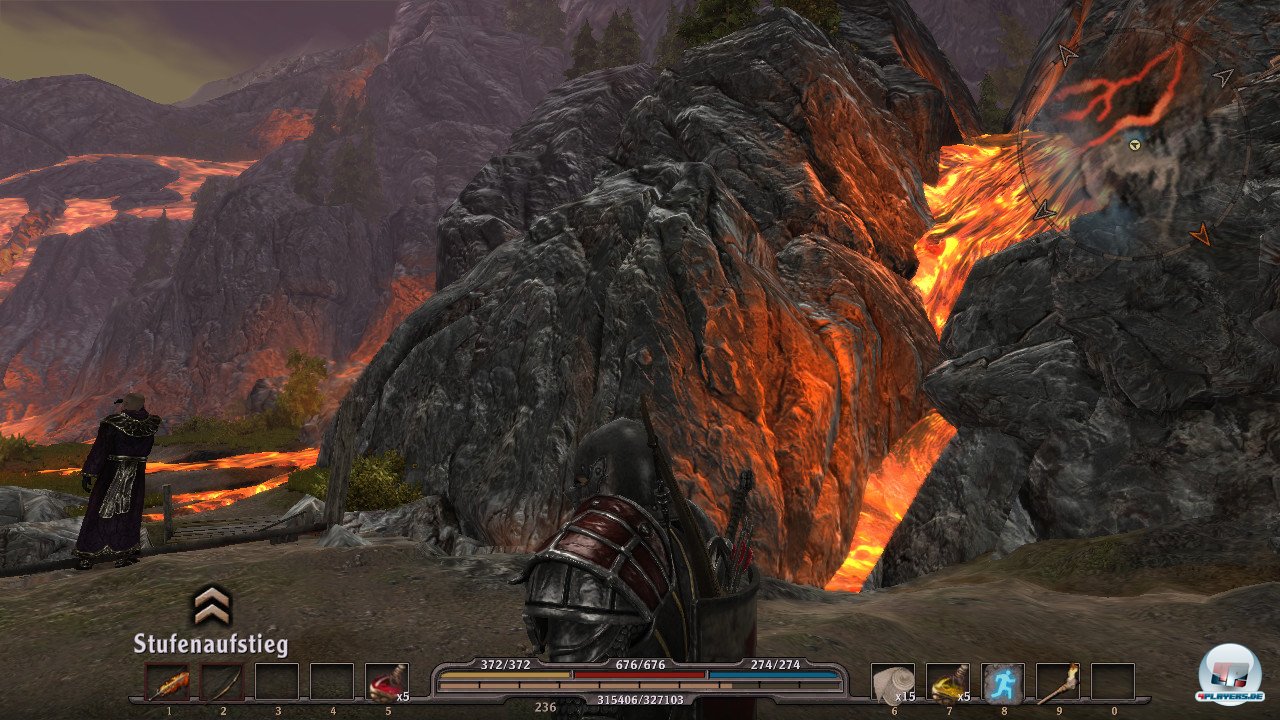This screenshot has width=1280, height=720.
Task: Select the flaming sword in hotbar slot 1
Action: pyautogui.click(x=167, y=682)
